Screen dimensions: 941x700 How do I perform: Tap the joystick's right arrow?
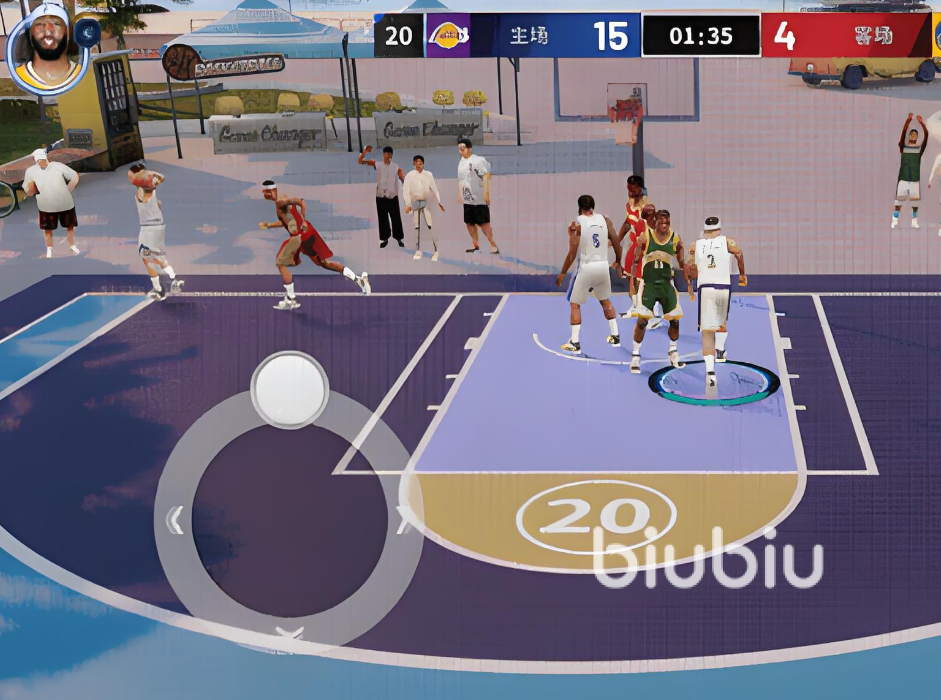point(404,520)
